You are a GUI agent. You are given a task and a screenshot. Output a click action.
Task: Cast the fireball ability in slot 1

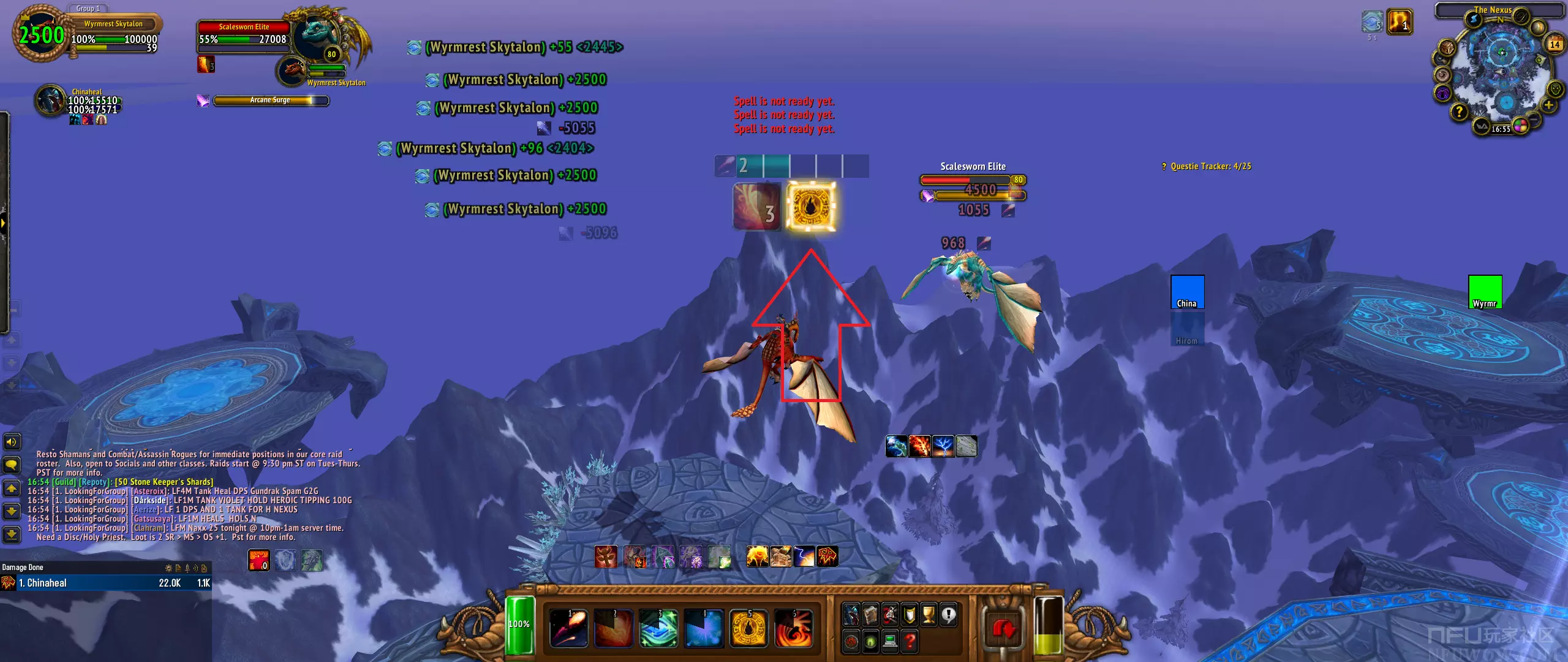click(568, 628)
